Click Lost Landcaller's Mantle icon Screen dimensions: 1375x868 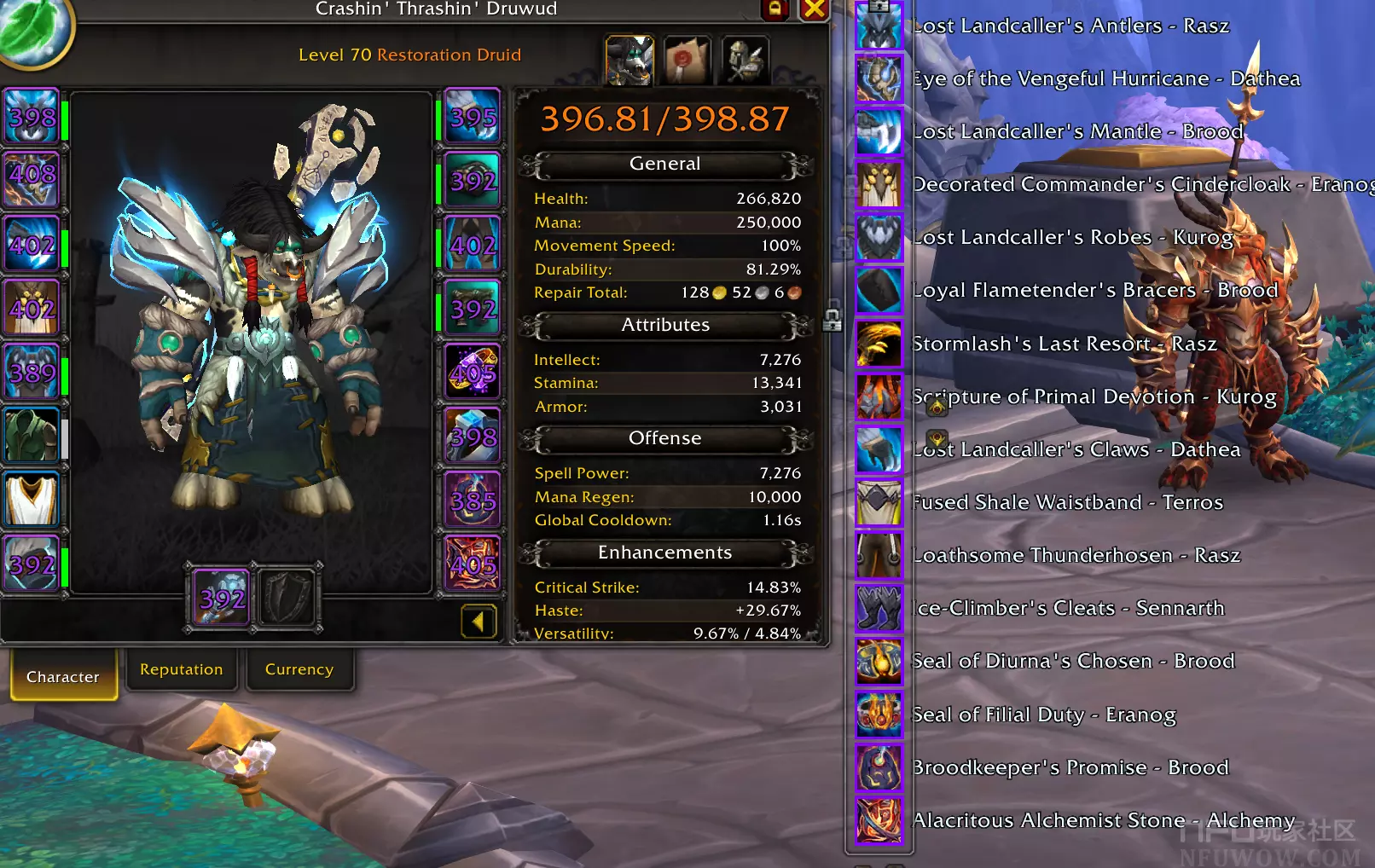pyautogui.click(x=879, y=132)
